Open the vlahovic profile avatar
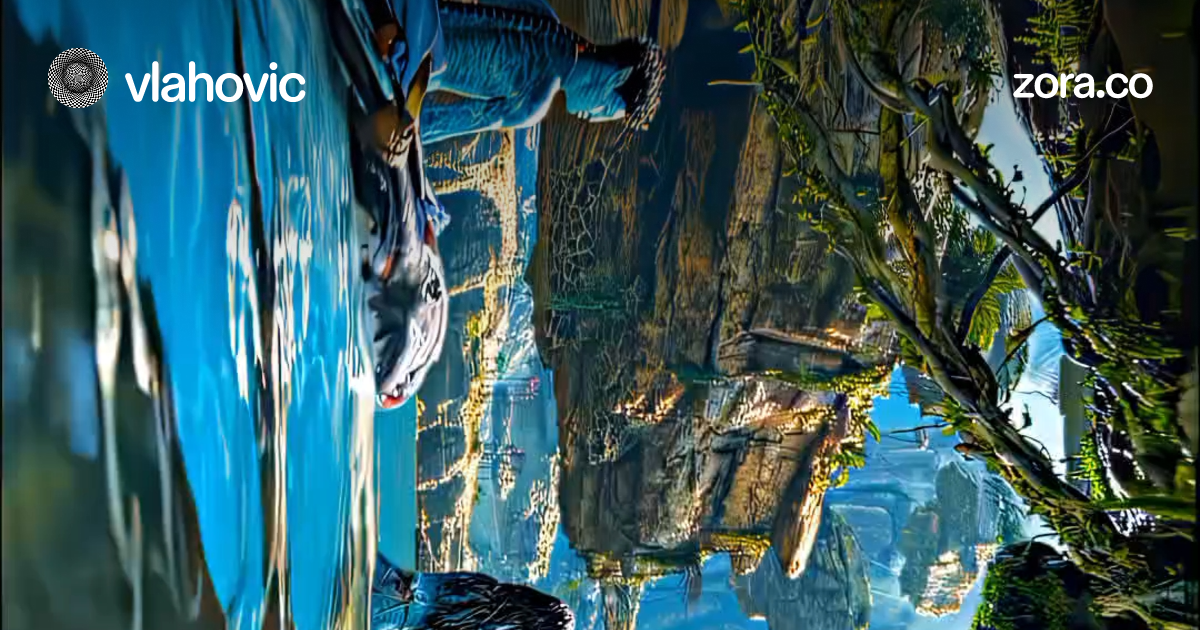The image size is (1200, 630). (x=78, y=78)
